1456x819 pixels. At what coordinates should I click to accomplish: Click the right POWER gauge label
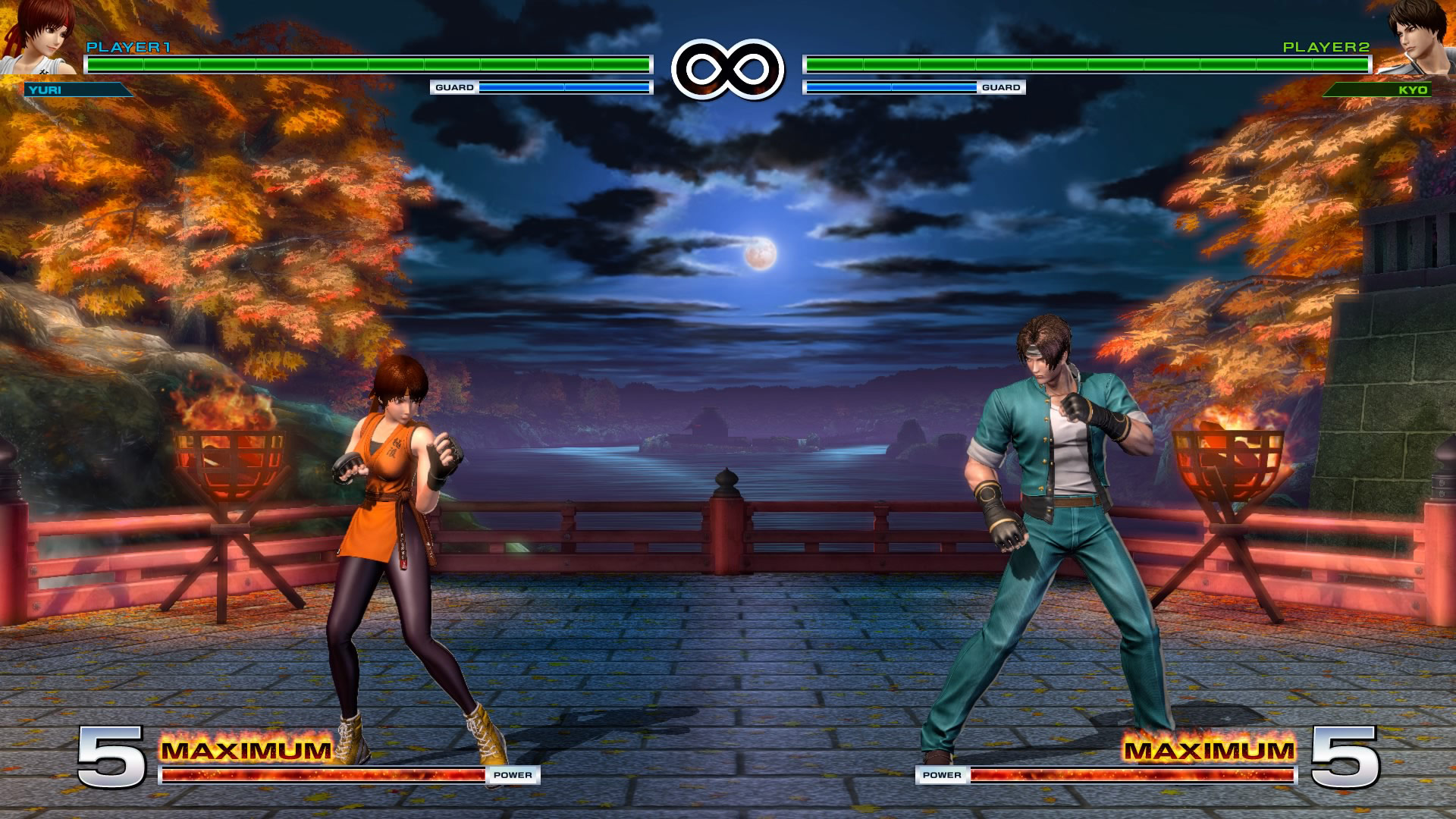[941, 776]
